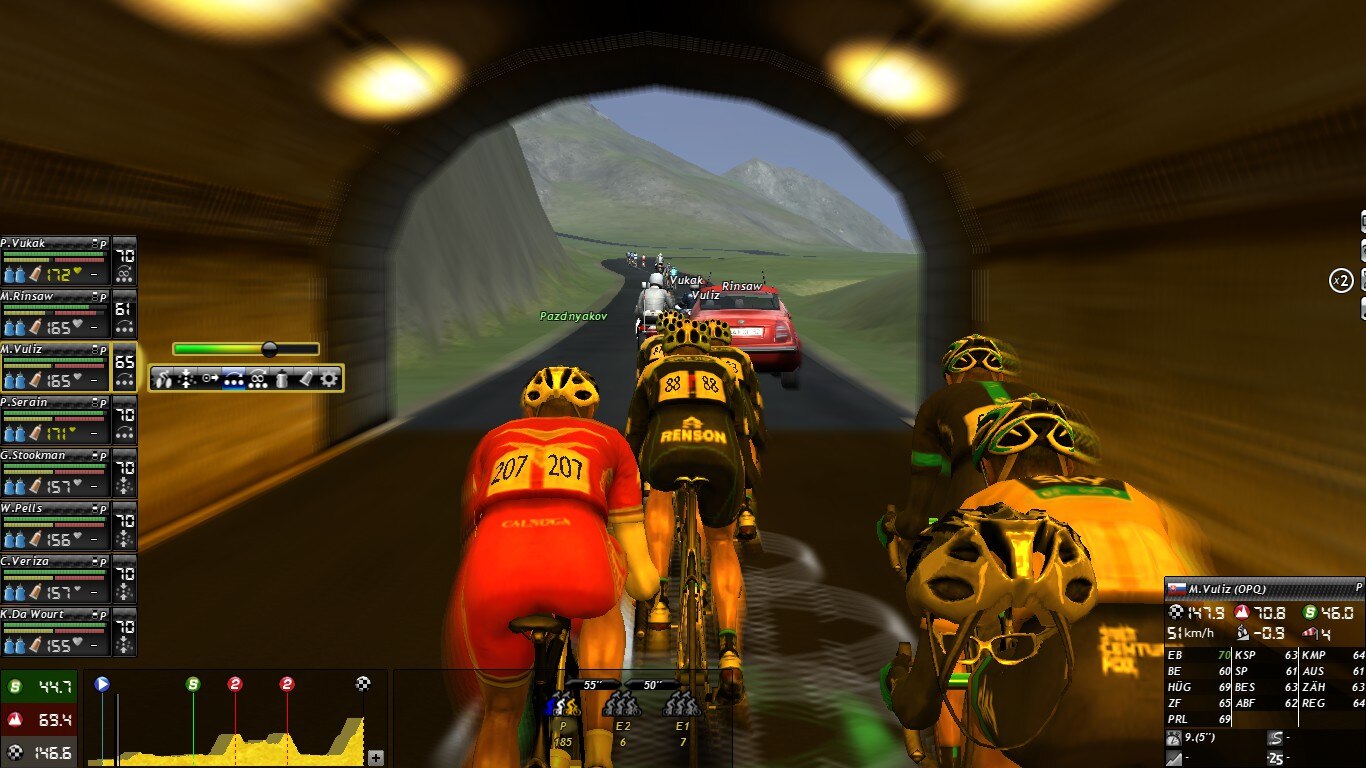Select rider K.Da Wourt in the team list
Screen dimensions: 1366x768
(54, 631)
